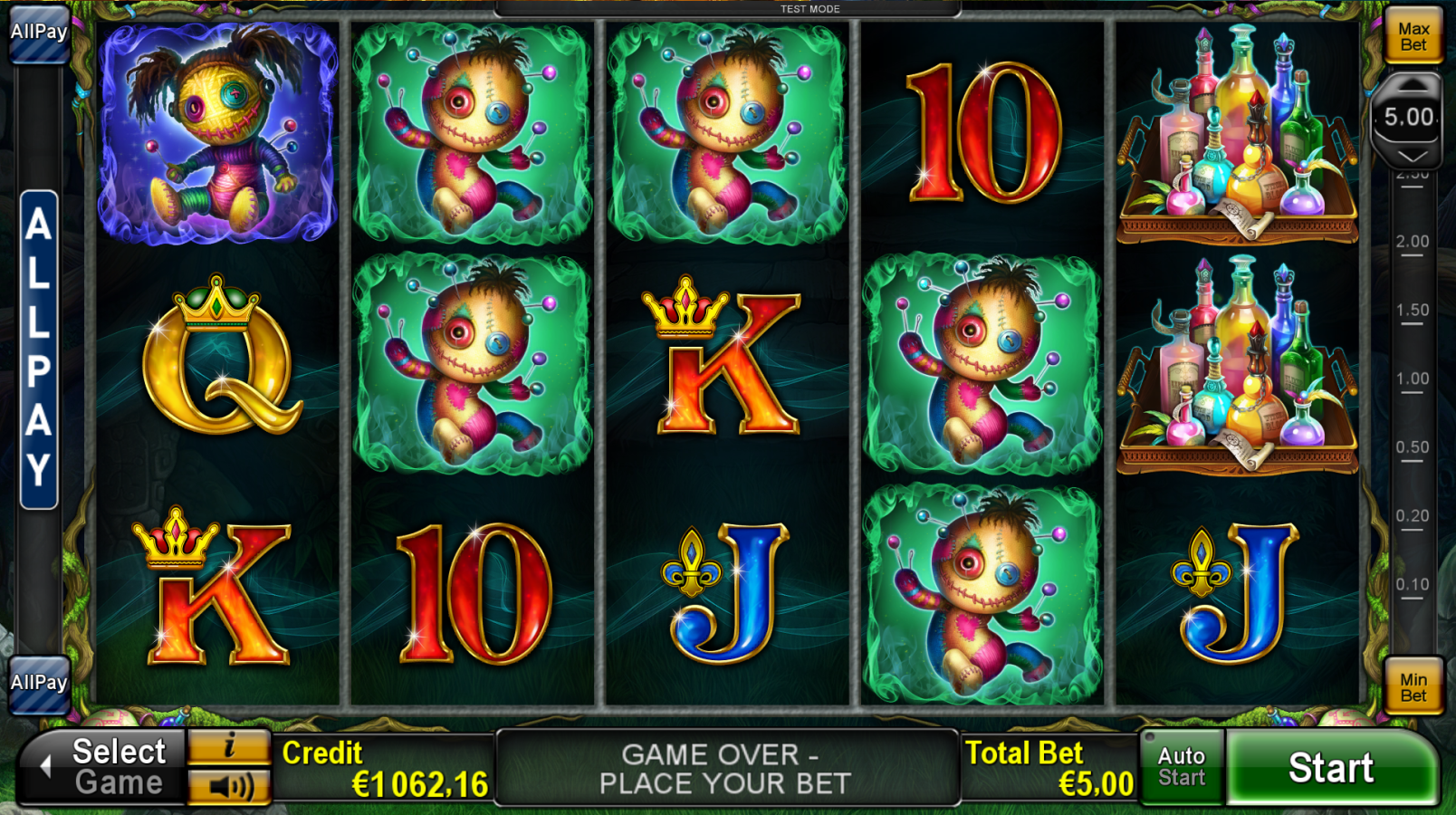1456x815 pixels.
Task: Select the gold Max Bet icon
Action: click(1414, 34)
